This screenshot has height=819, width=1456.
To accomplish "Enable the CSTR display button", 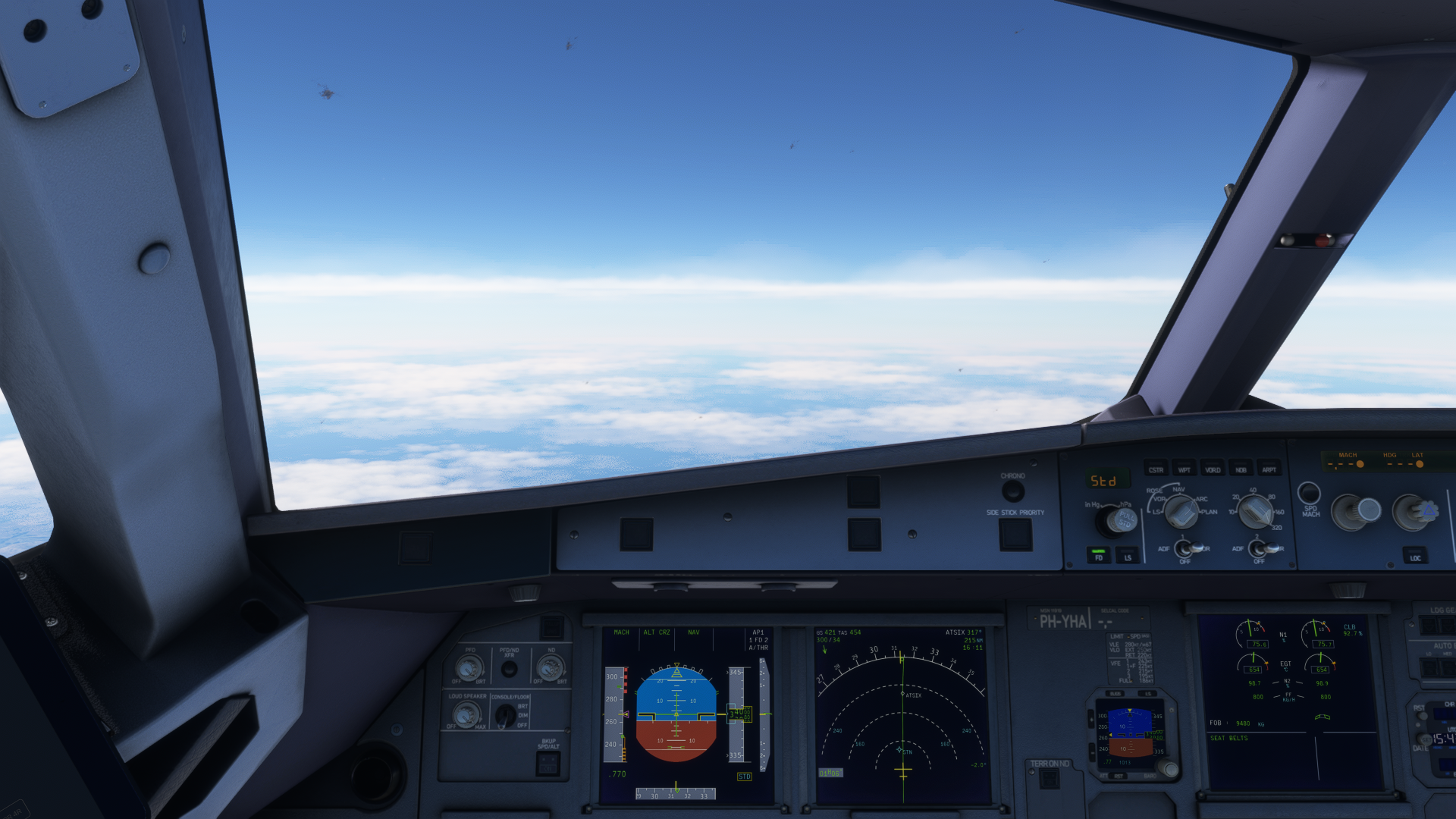I will pos(1156,469).
